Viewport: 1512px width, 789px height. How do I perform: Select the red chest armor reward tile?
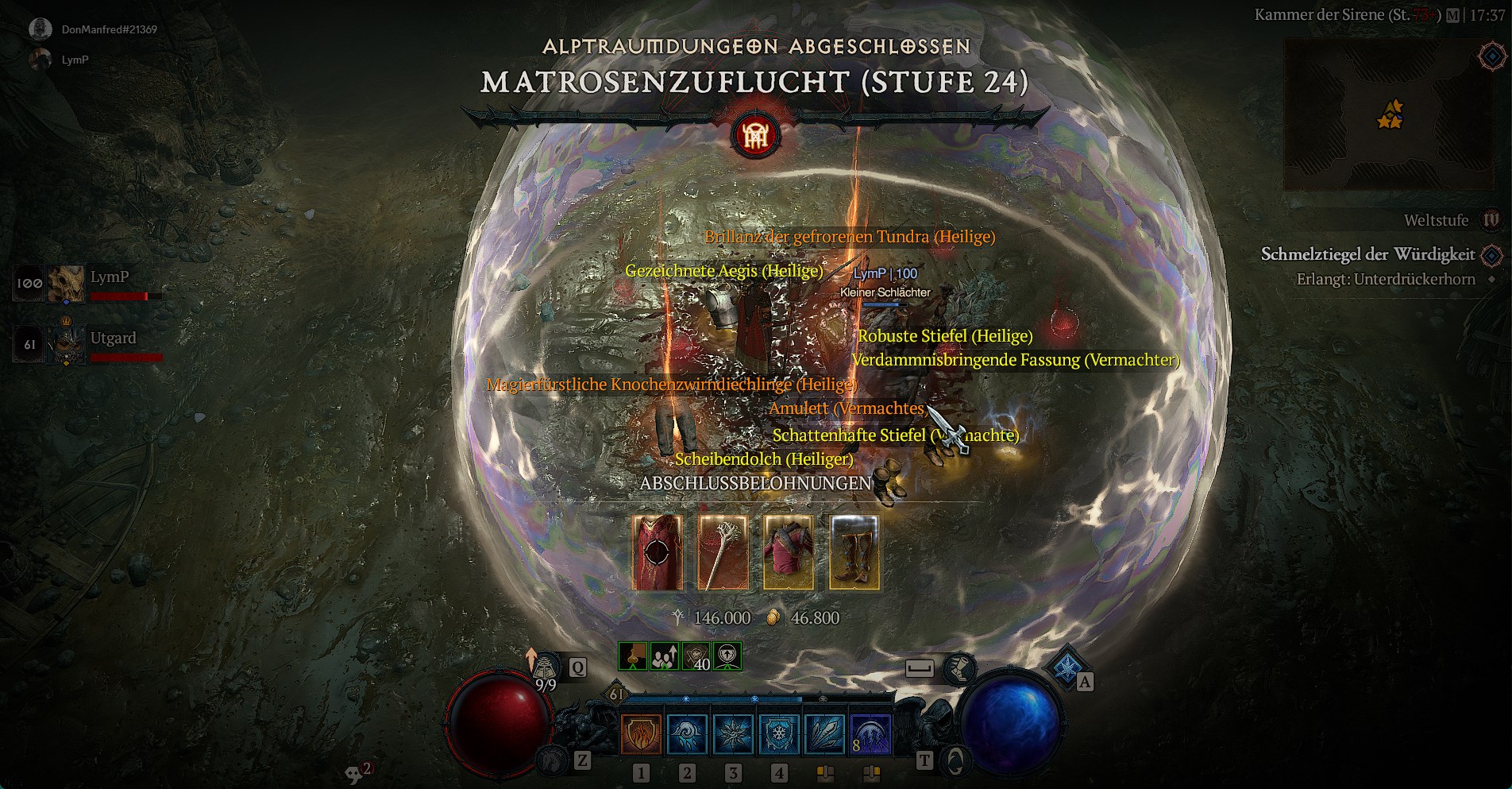[x=789, y=552]
